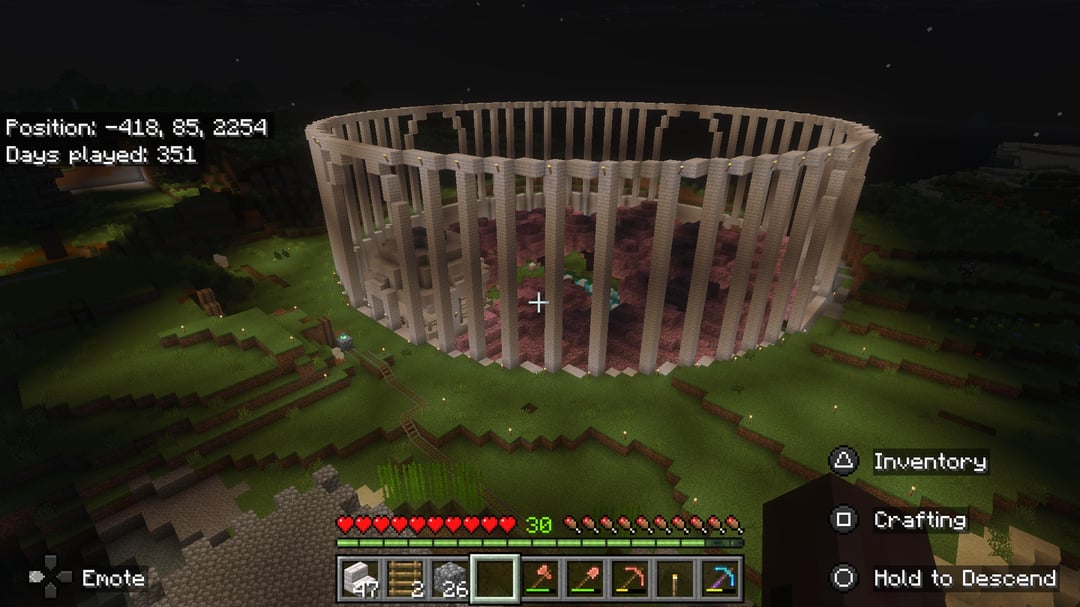Click the empty highlighted hotbar slot
Image resolution: width=1080 pixels, height=607 pixels.
tap(495, 579)
